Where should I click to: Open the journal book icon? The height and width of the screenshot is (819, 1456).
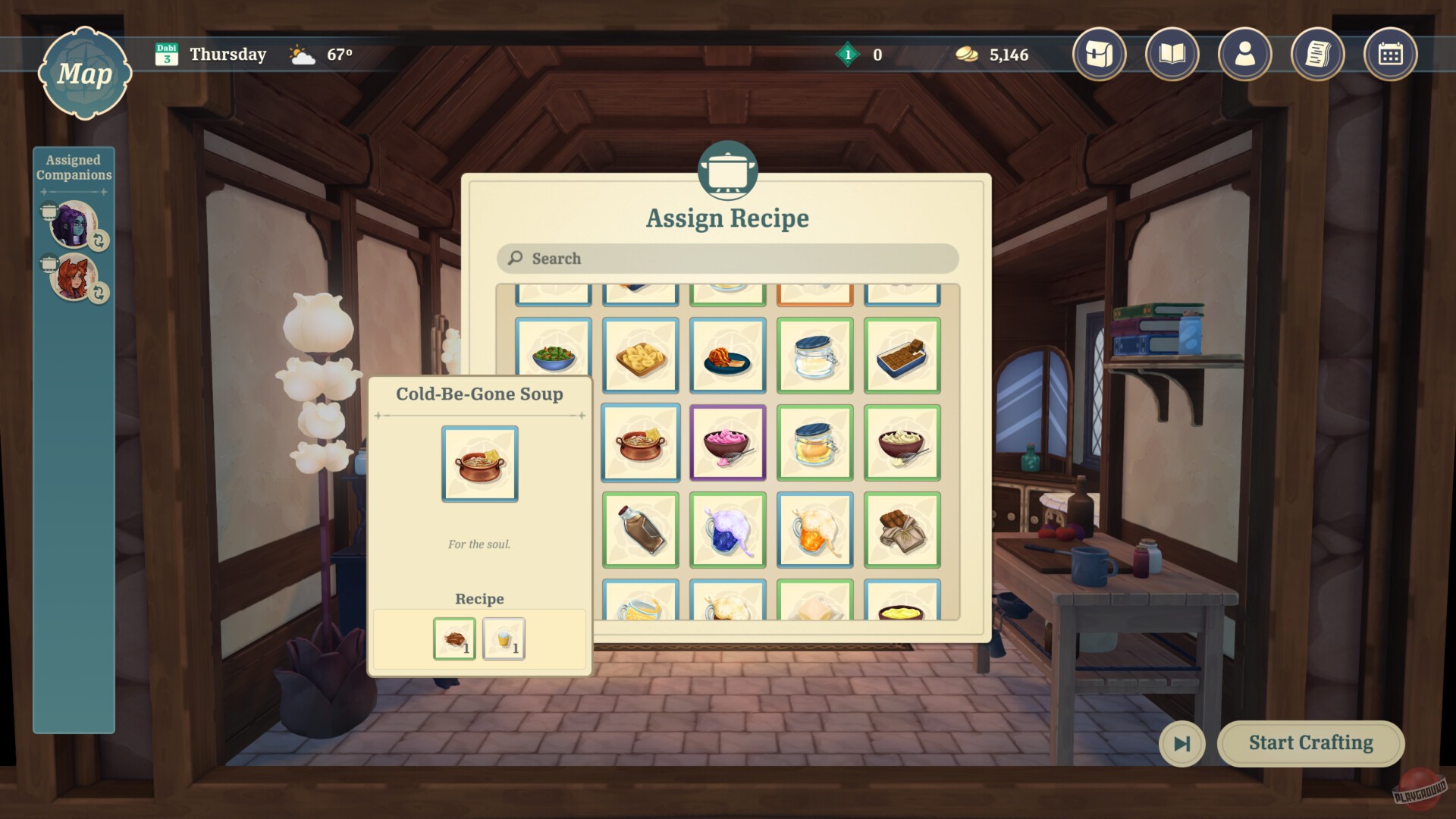coord(1172,54)
